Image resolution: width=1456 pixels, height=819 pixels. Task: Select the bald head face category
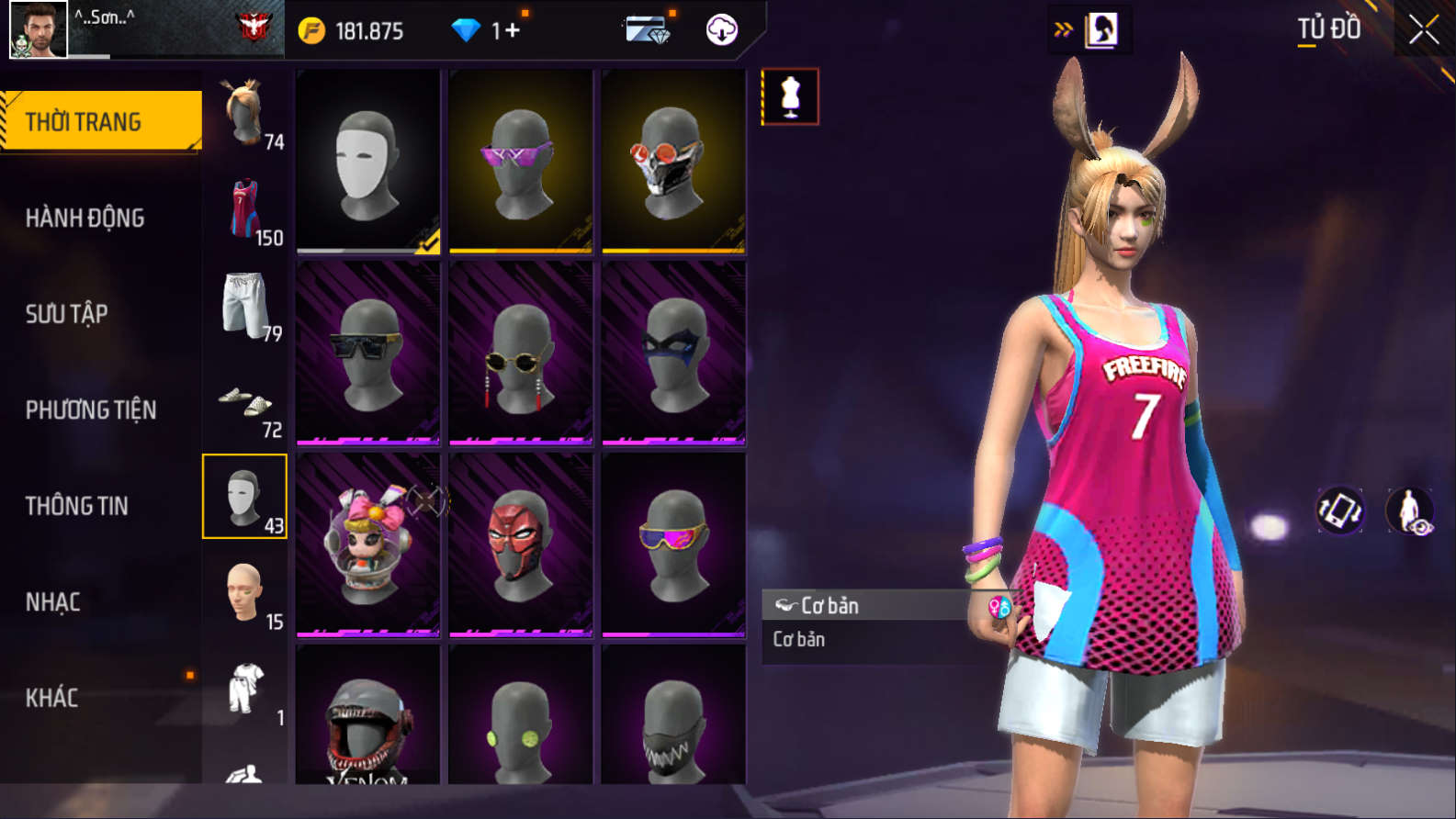click(x=245, y=595)
